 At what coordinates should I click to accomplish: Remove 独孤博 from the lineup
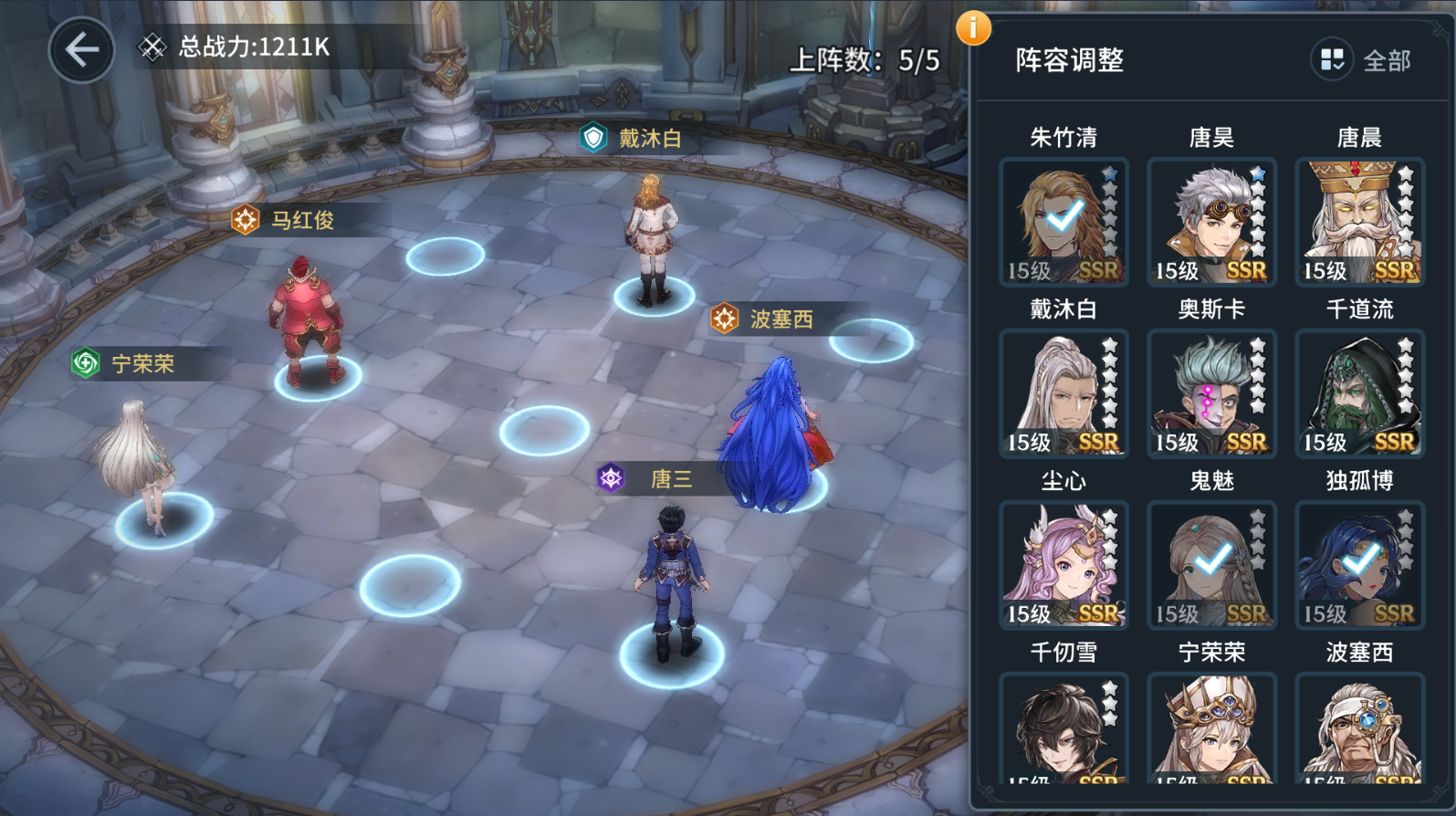tap(1359, 565)
